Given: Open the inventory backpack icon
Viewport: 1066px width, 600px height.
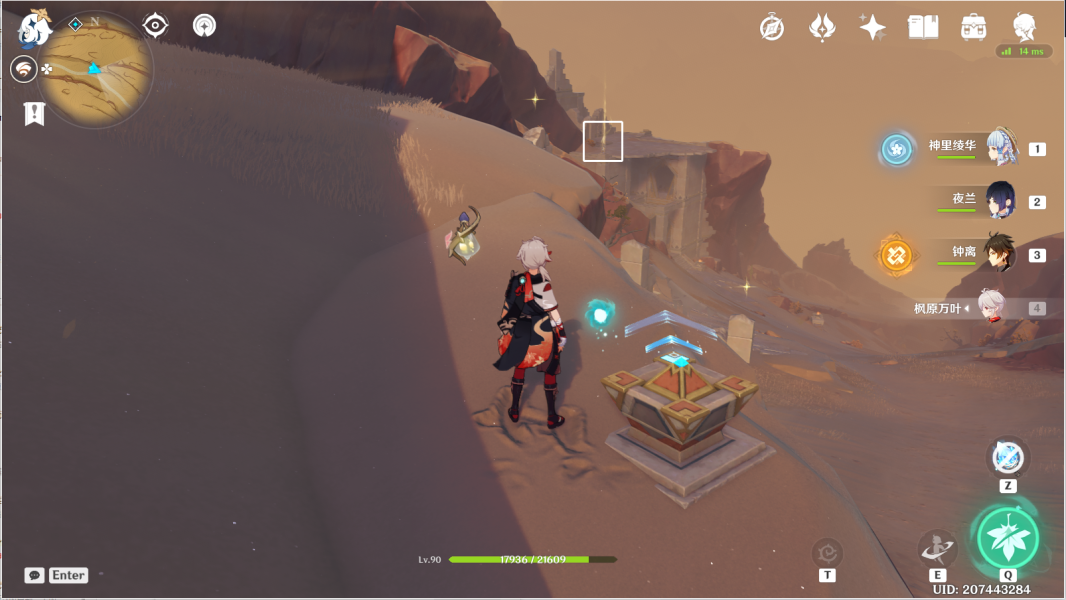Looking at the screenshot, I should 973,27.
